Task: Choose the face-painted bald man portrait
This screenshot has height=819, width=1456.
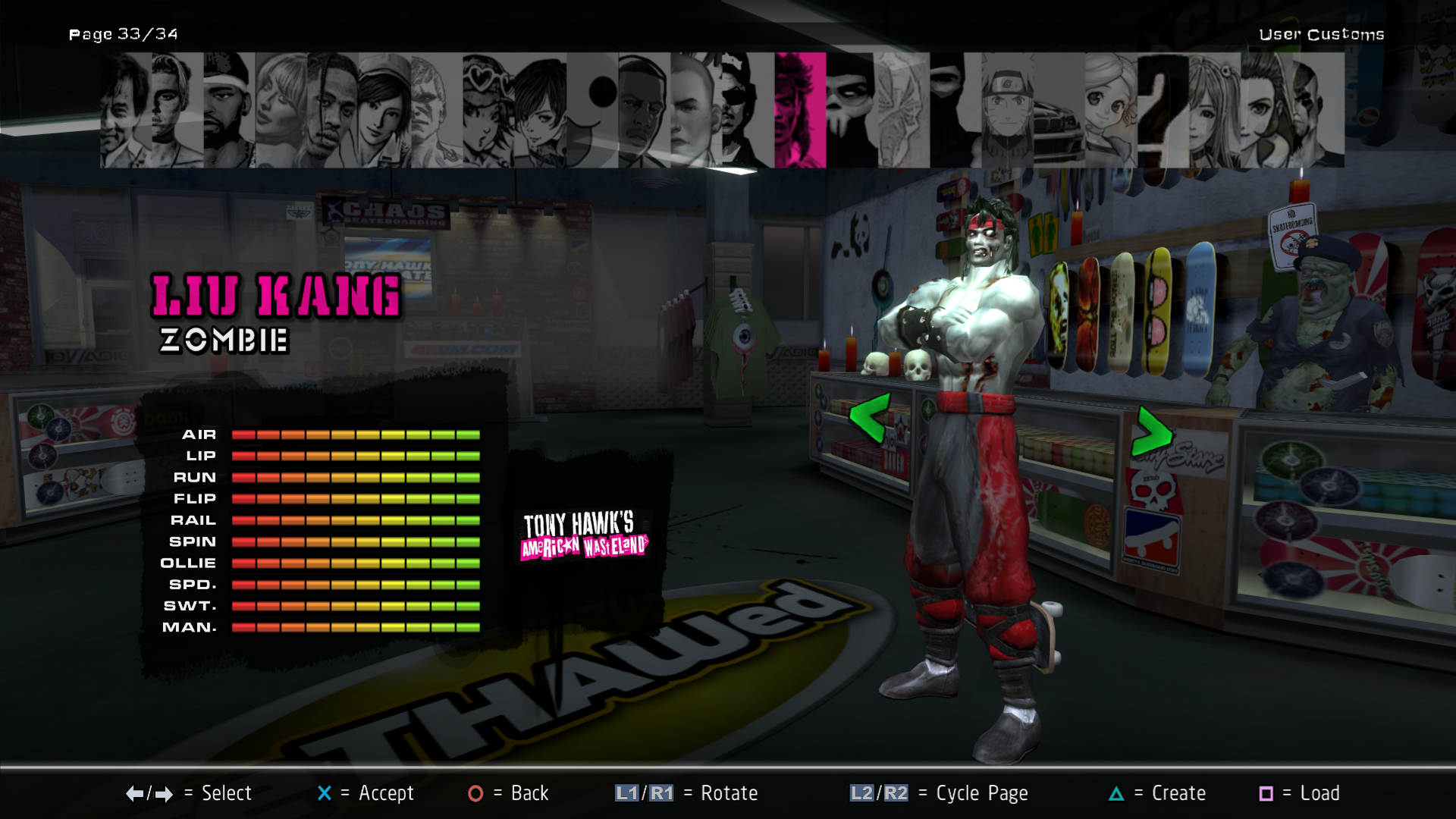Action: click(1318, 110)
